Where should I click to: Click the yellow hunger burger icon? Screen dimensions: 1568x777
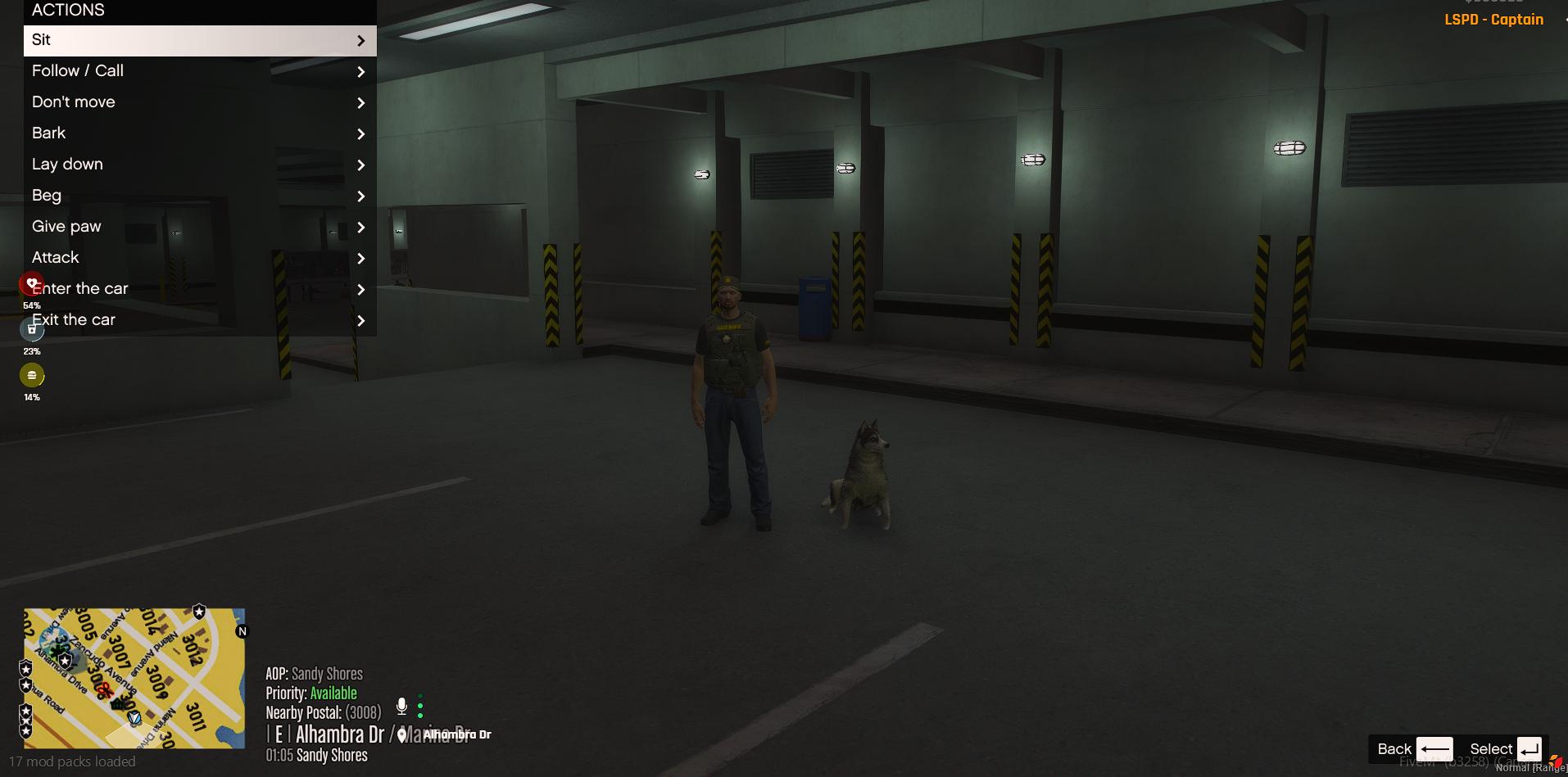(x=32, y=374)
